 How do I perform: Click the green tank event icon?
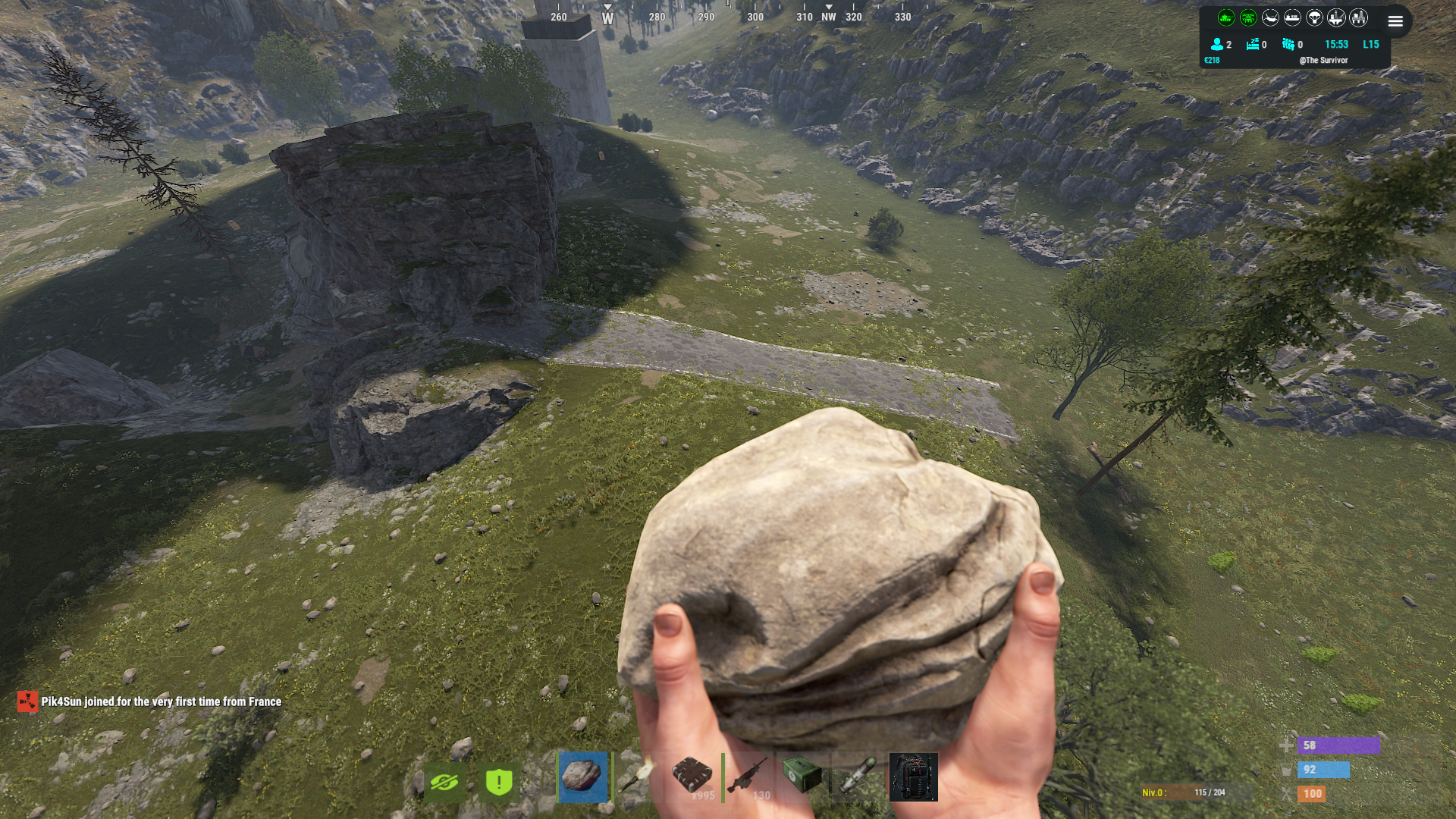1226,17
